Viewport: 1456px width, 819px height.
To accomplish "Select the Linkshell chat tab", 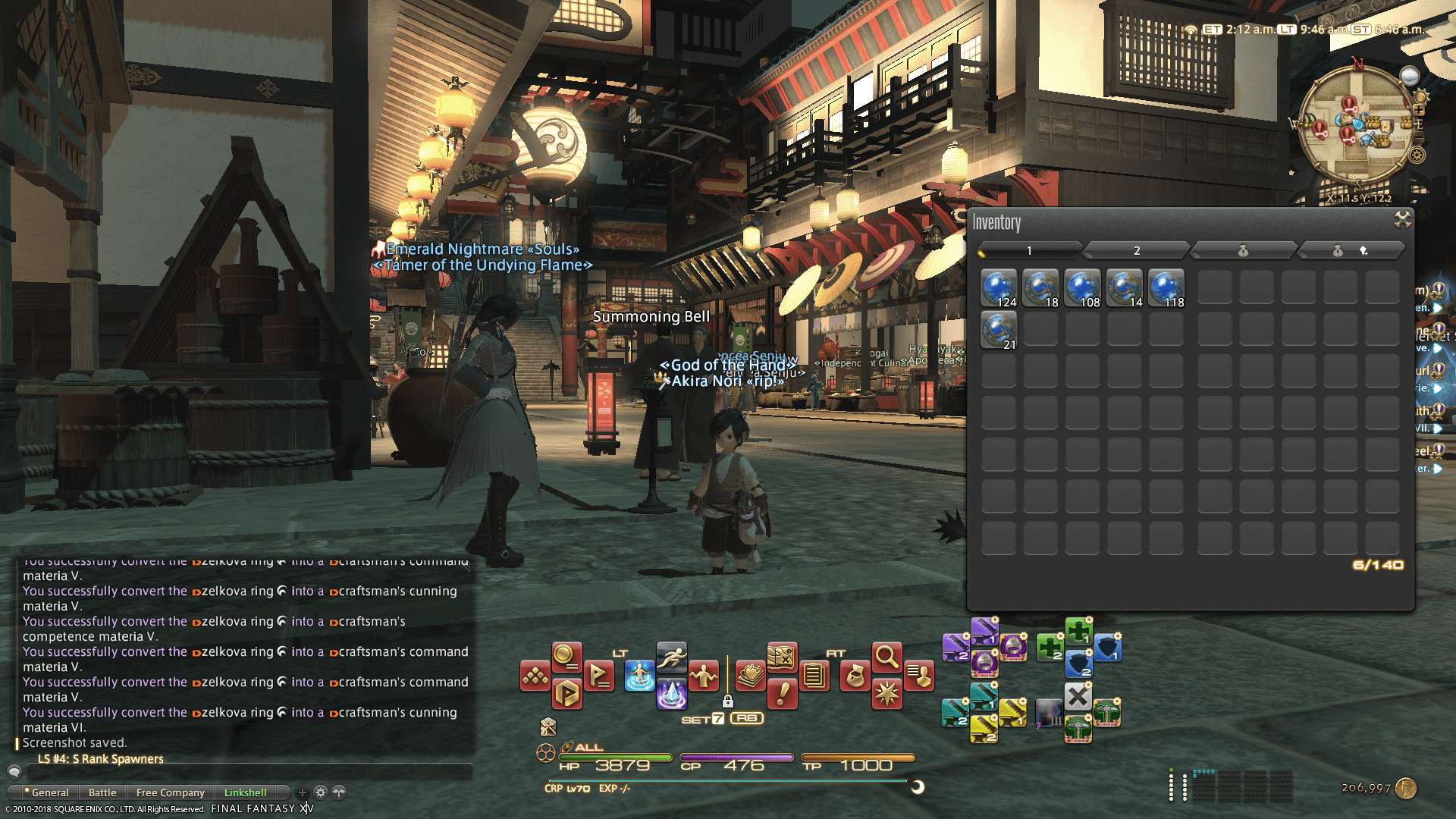I will [x=246, y=792].
